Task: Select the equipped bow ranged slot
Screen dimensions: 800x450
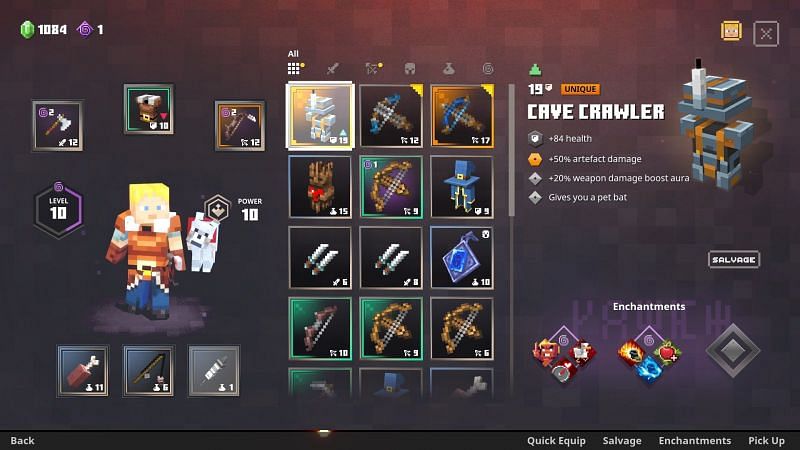Action: click(x=240, y=125)
